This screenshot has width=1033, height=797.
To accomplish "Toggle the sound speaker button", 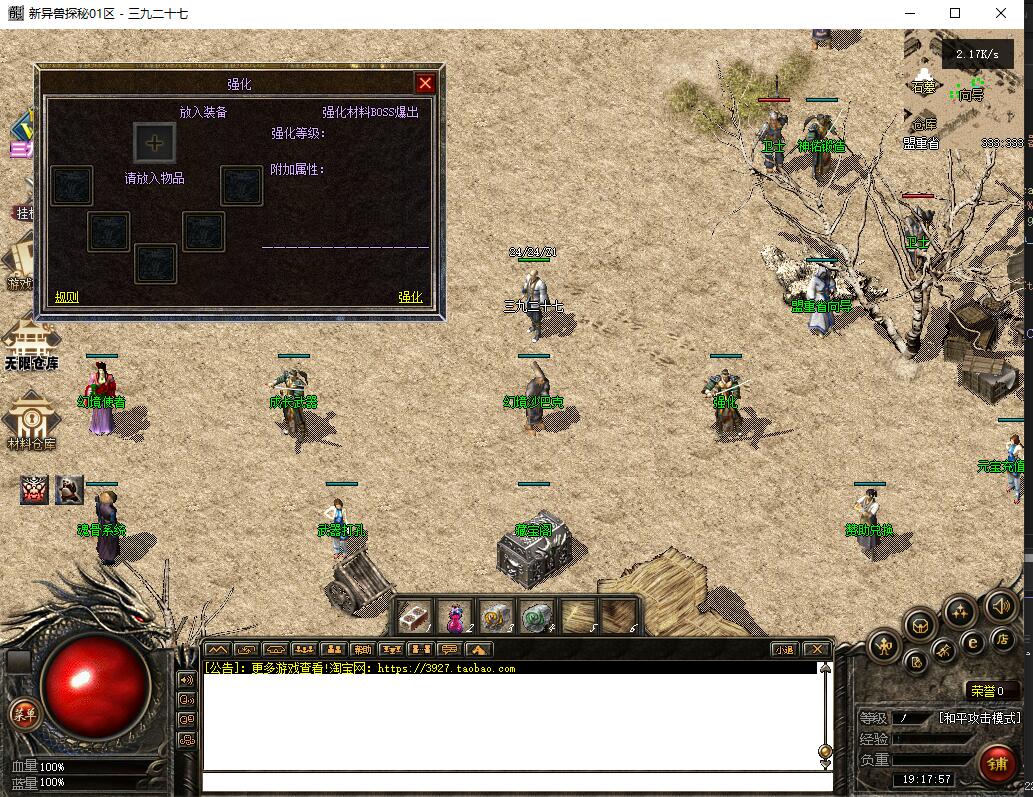I will click(x=1000, y=605).
